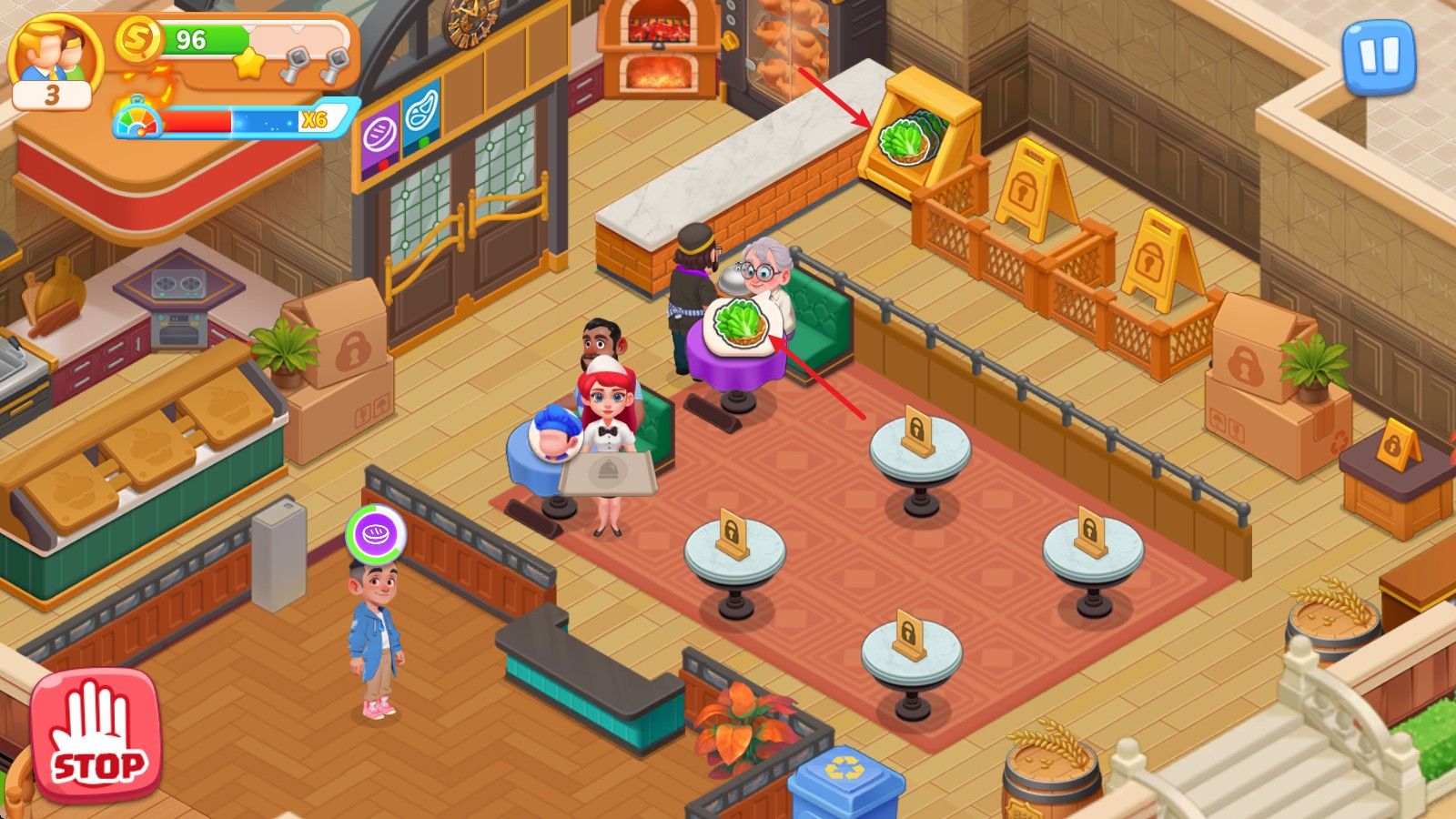Screen dimensions: 1456x819
Task: Pick up salad from the yellow dispenser
Action: pyautogui.click(x=906, y=142)
